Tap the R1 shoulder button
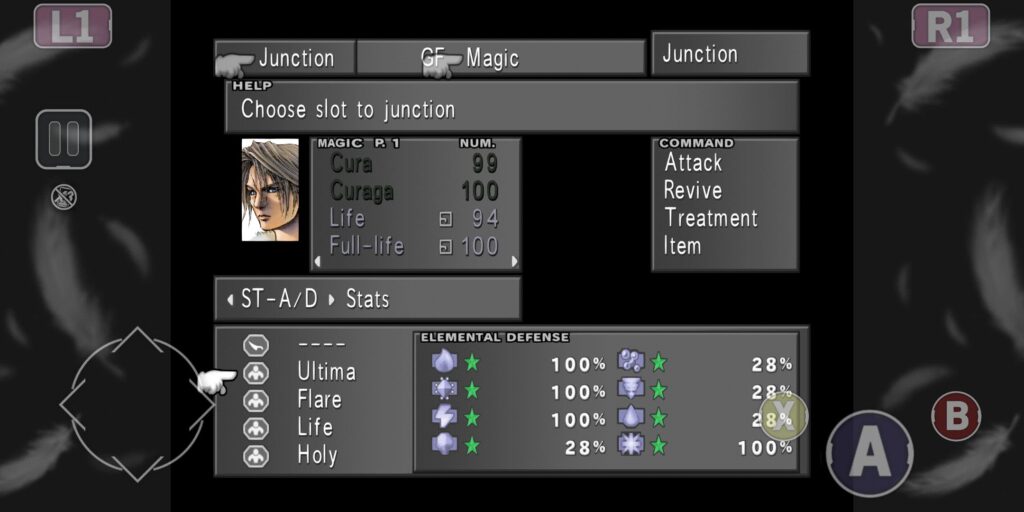This screenshot has width=1024, height=512. pyautogui.click(x=950, y=26)
